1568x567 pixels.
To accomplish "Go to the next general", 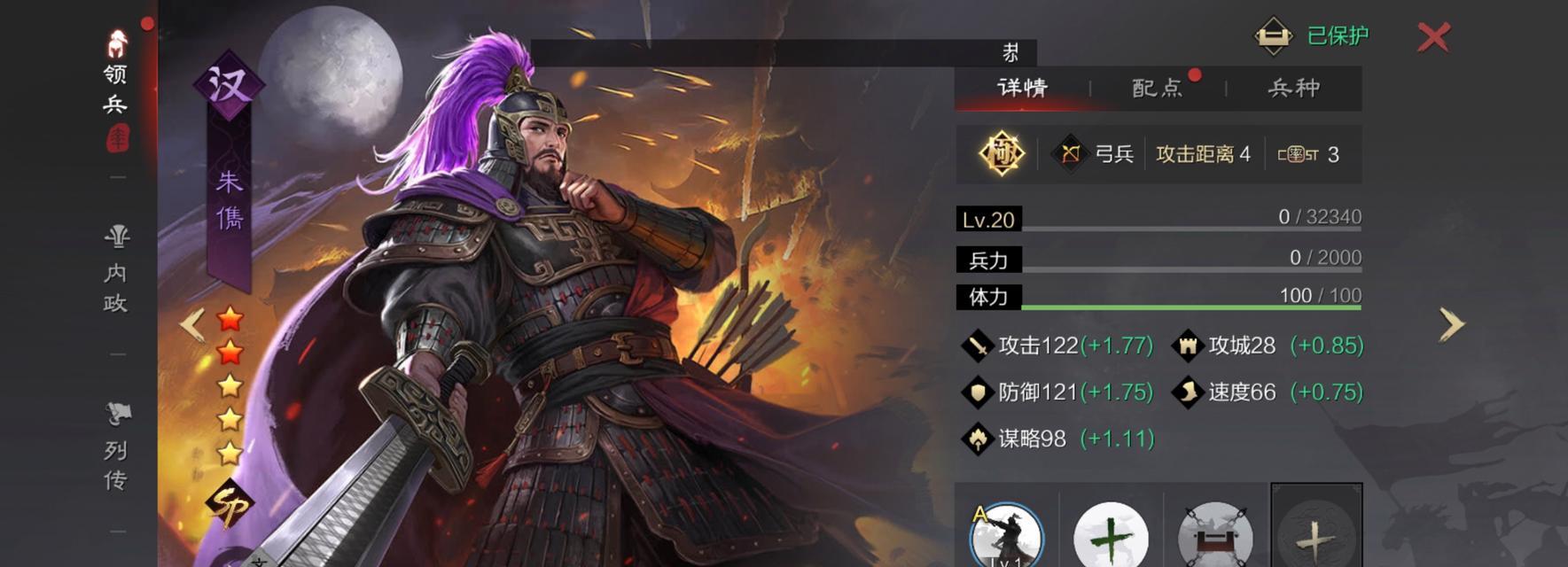I will (1450, 324).
